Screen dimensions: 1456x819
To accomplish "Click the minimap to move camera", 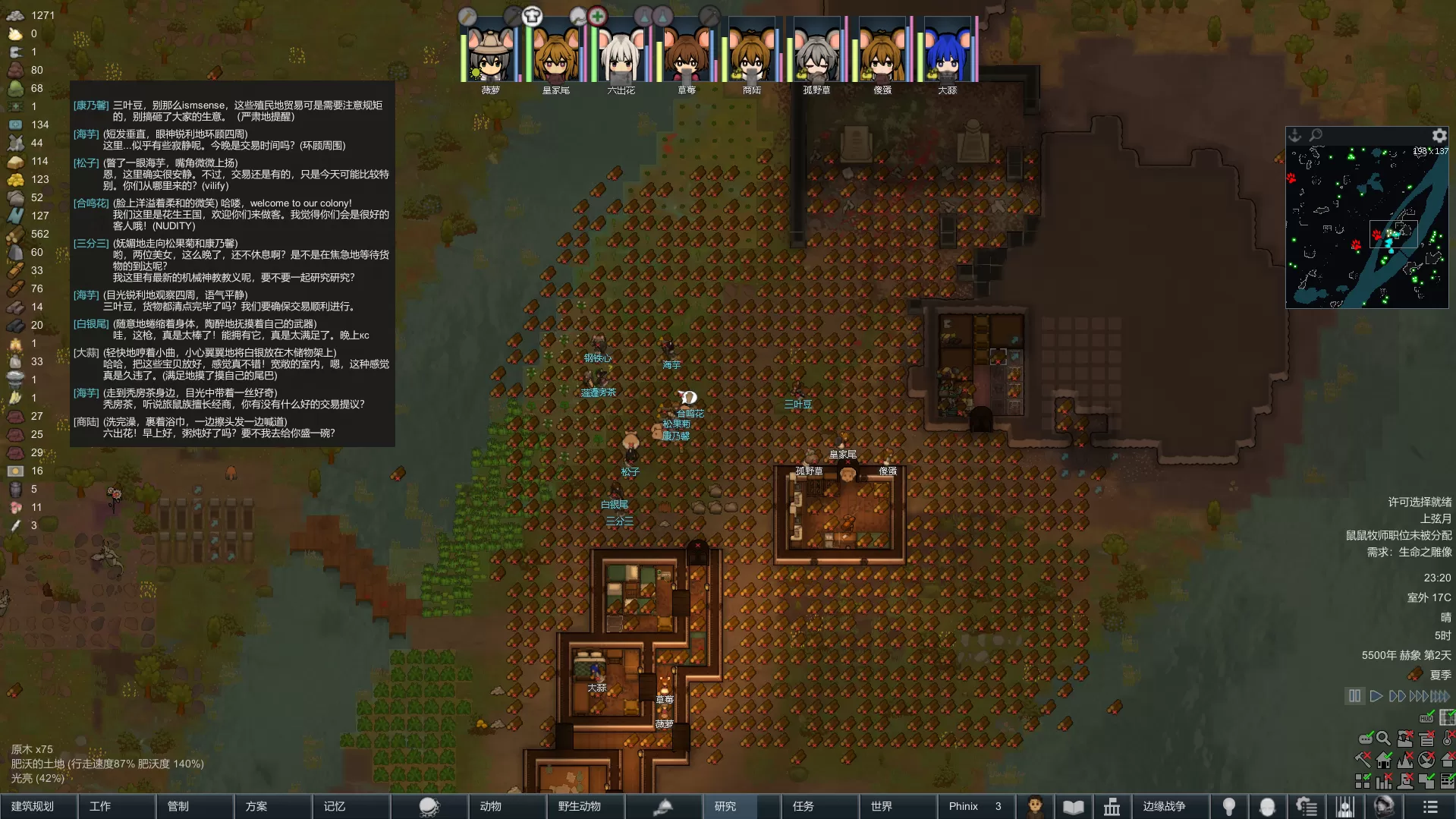I will click(x=1366, y=227).
